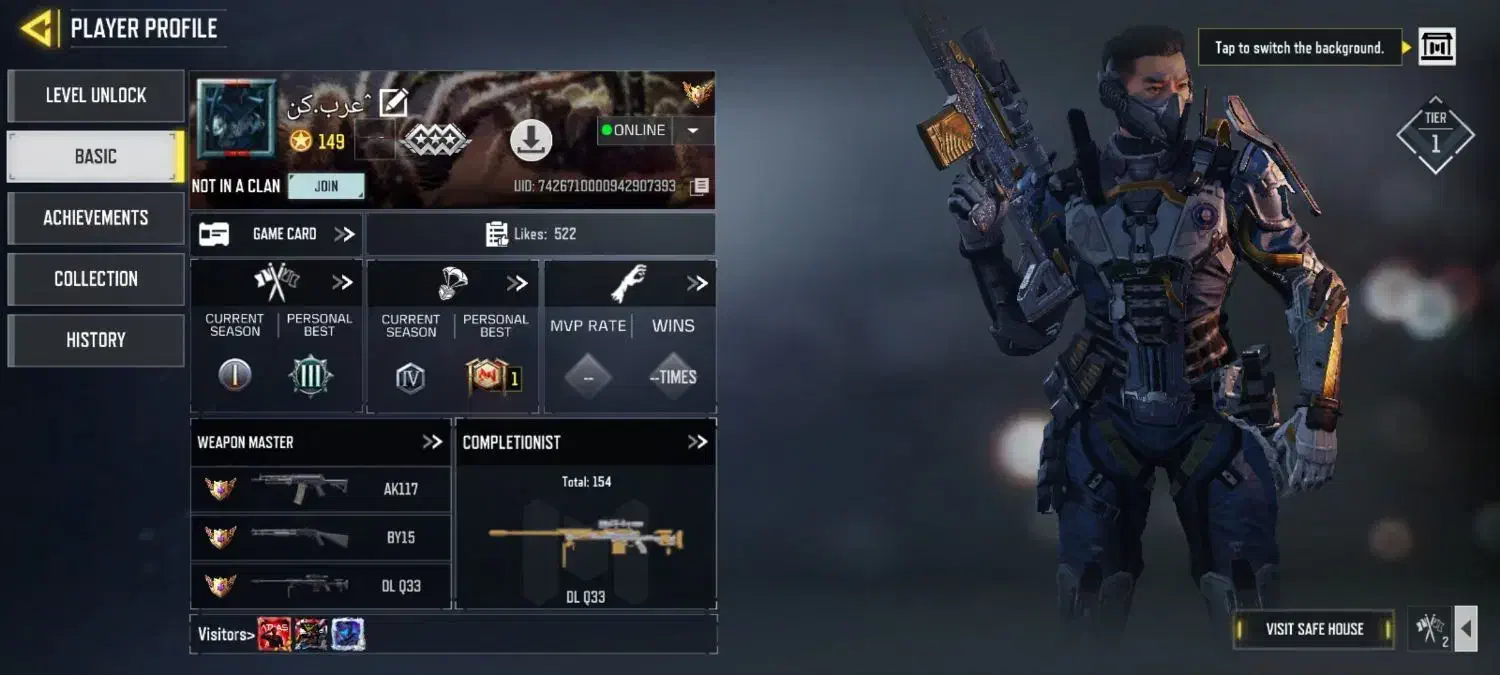Select the Basic tab
The image size is (1500, 675).
96,157
